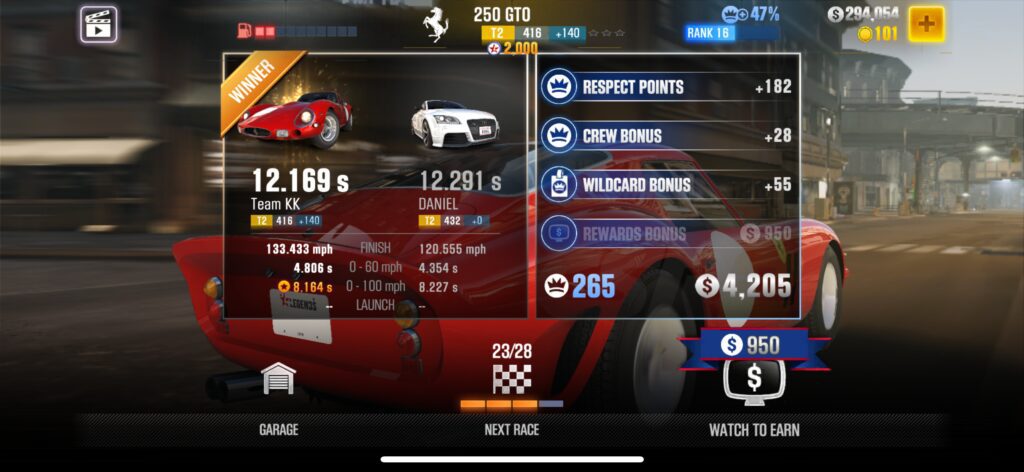
Task: Click the gold plus button to buy currency
Action: 926,23
